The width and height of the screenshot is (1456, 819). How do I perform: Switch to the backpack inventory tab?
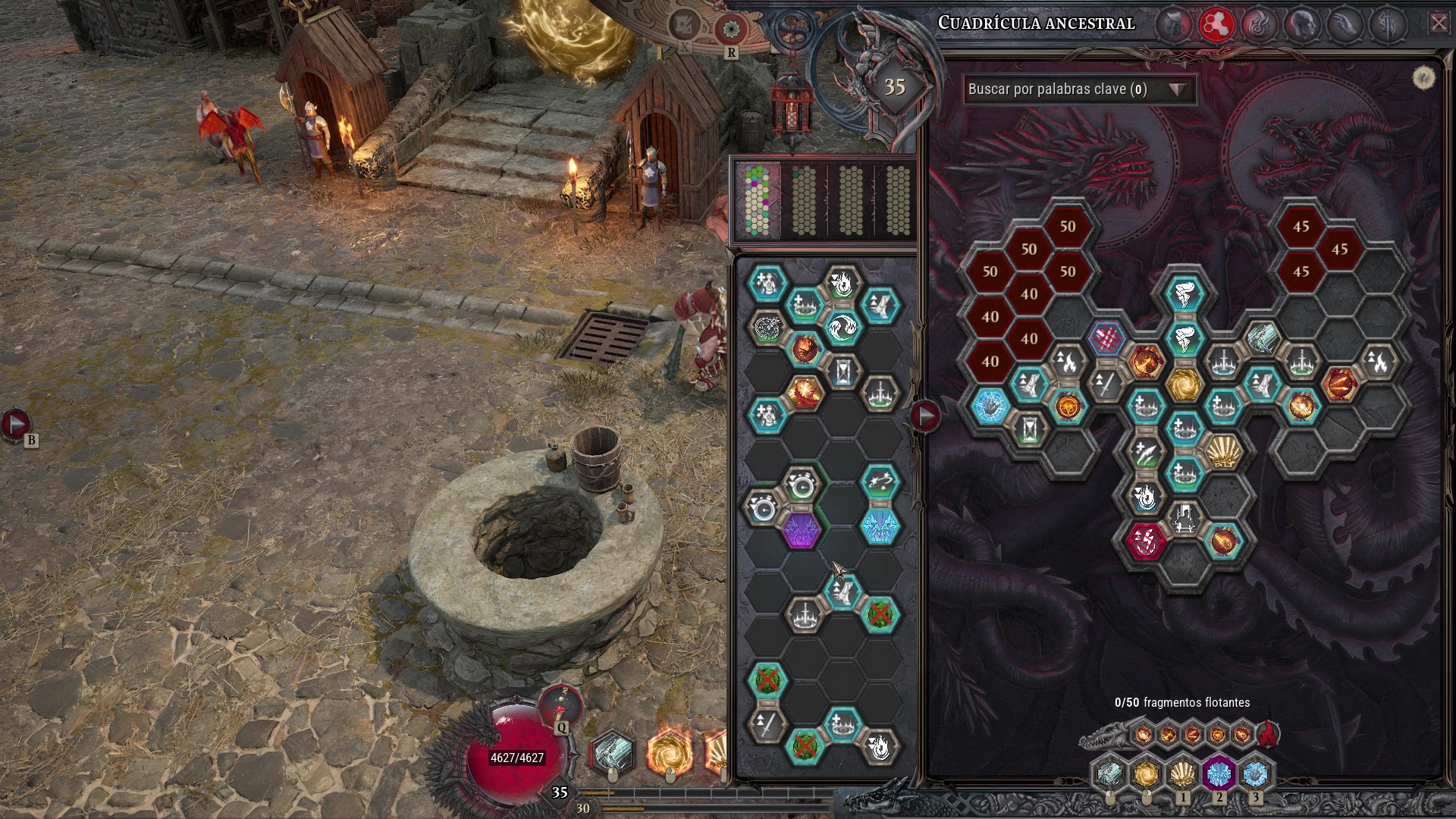pos(1174,24)
